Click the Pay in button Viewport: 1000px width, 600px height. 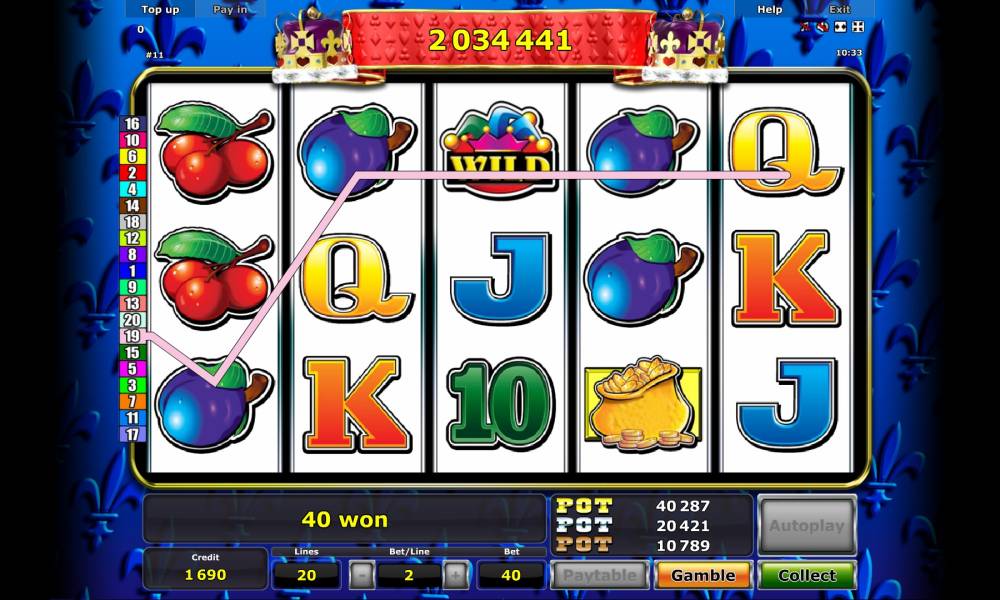[x=230, y=9]
